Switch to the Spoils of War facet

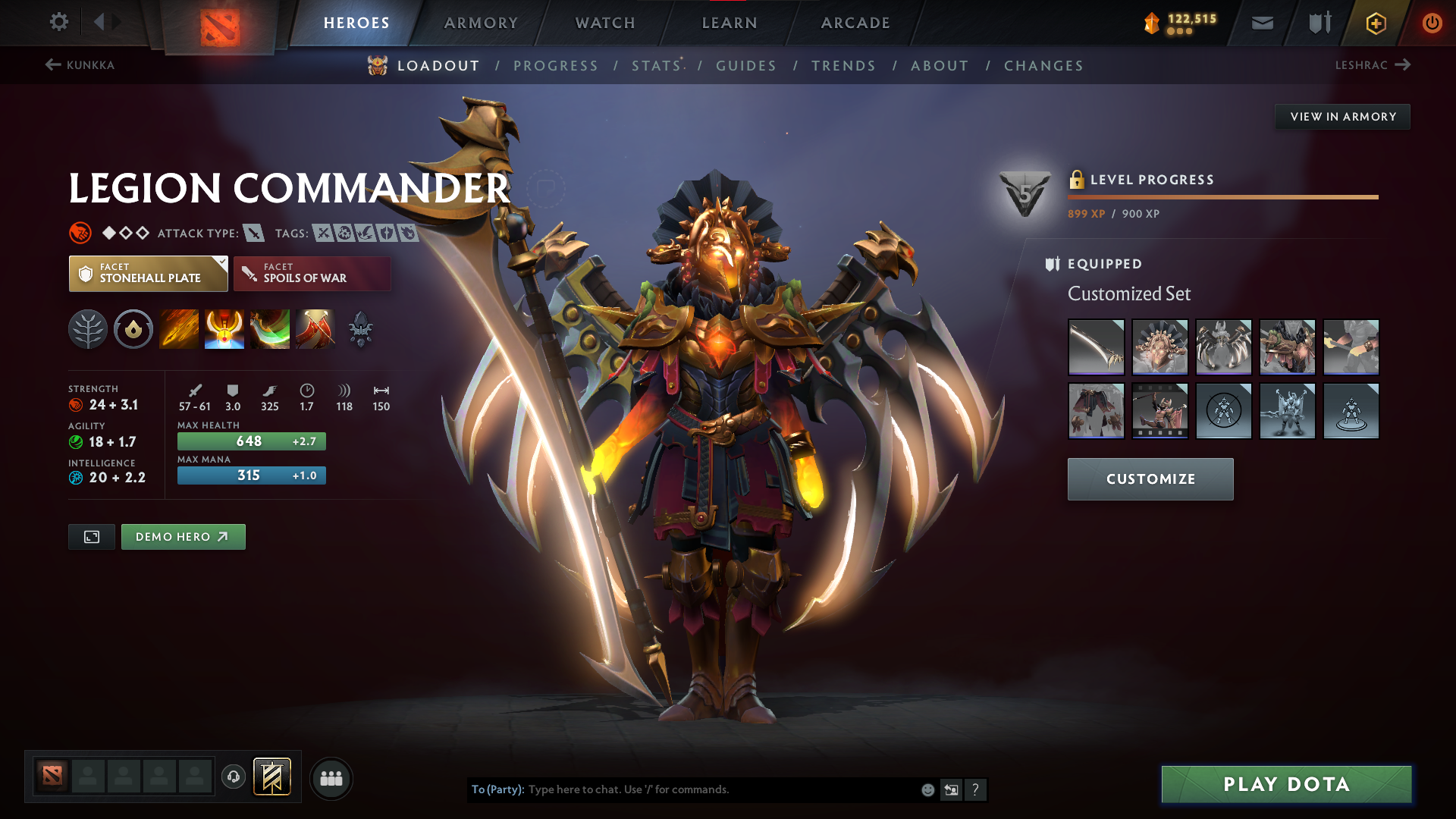[x=311, y=273]
